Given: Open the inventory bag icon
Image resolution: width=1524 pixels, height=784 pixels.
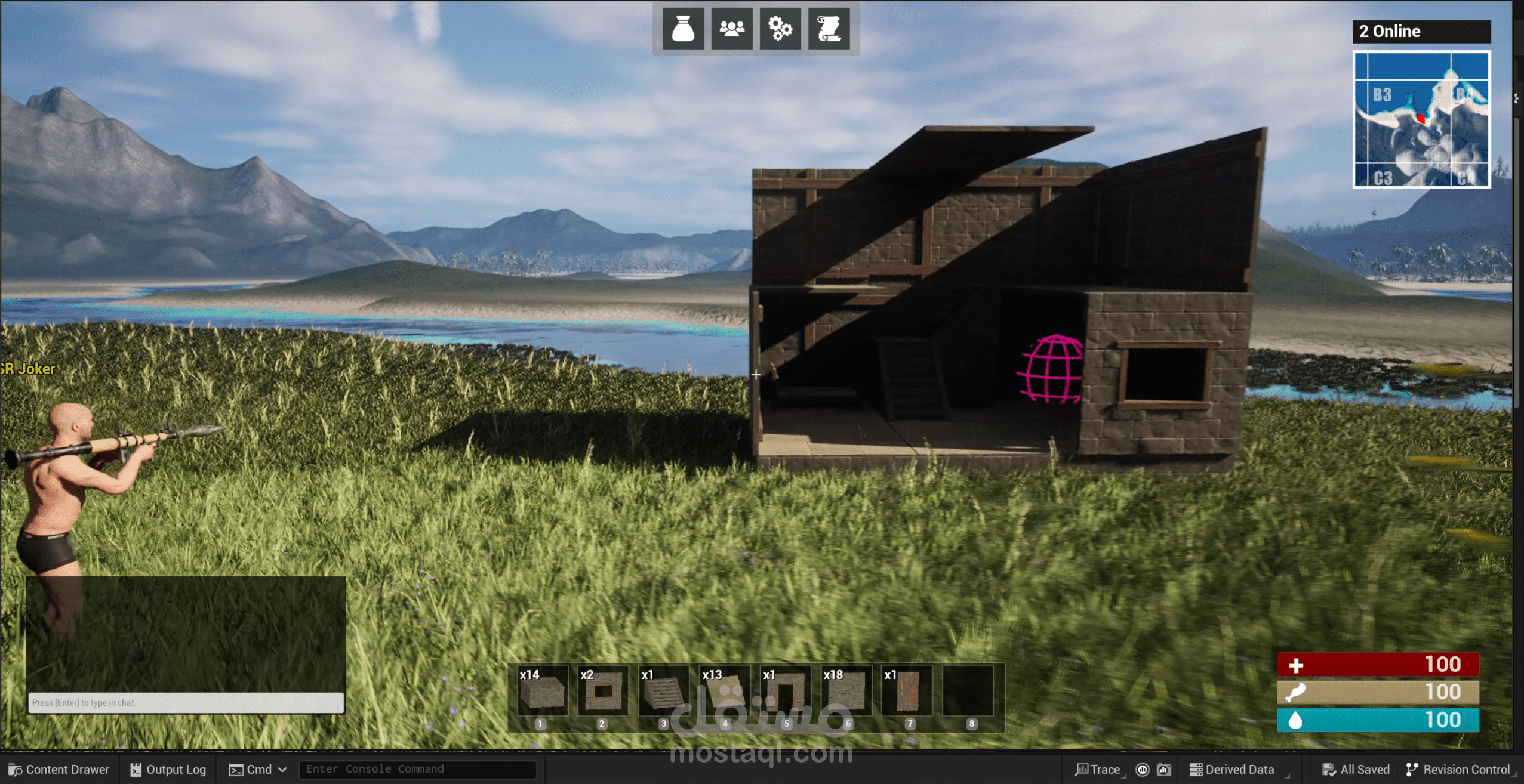Looking at the screenshot, I should click(683, 28).
